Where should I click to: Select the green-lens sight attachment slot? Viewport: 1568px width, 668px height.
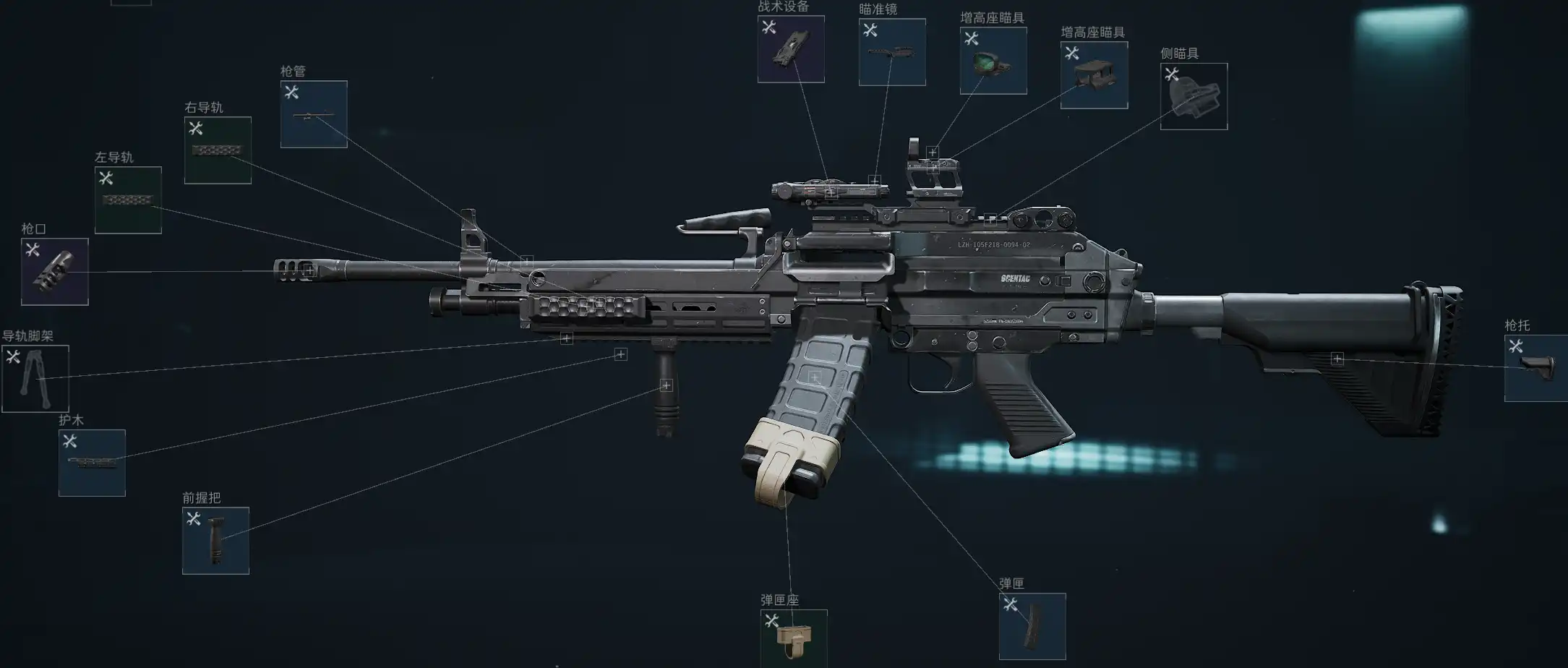coord(993,61)
